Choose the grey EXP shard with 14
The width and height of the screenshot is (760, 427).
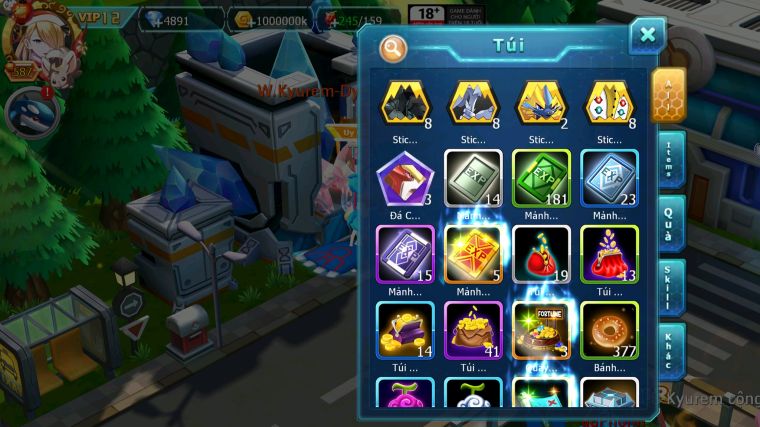pos(472,179)
